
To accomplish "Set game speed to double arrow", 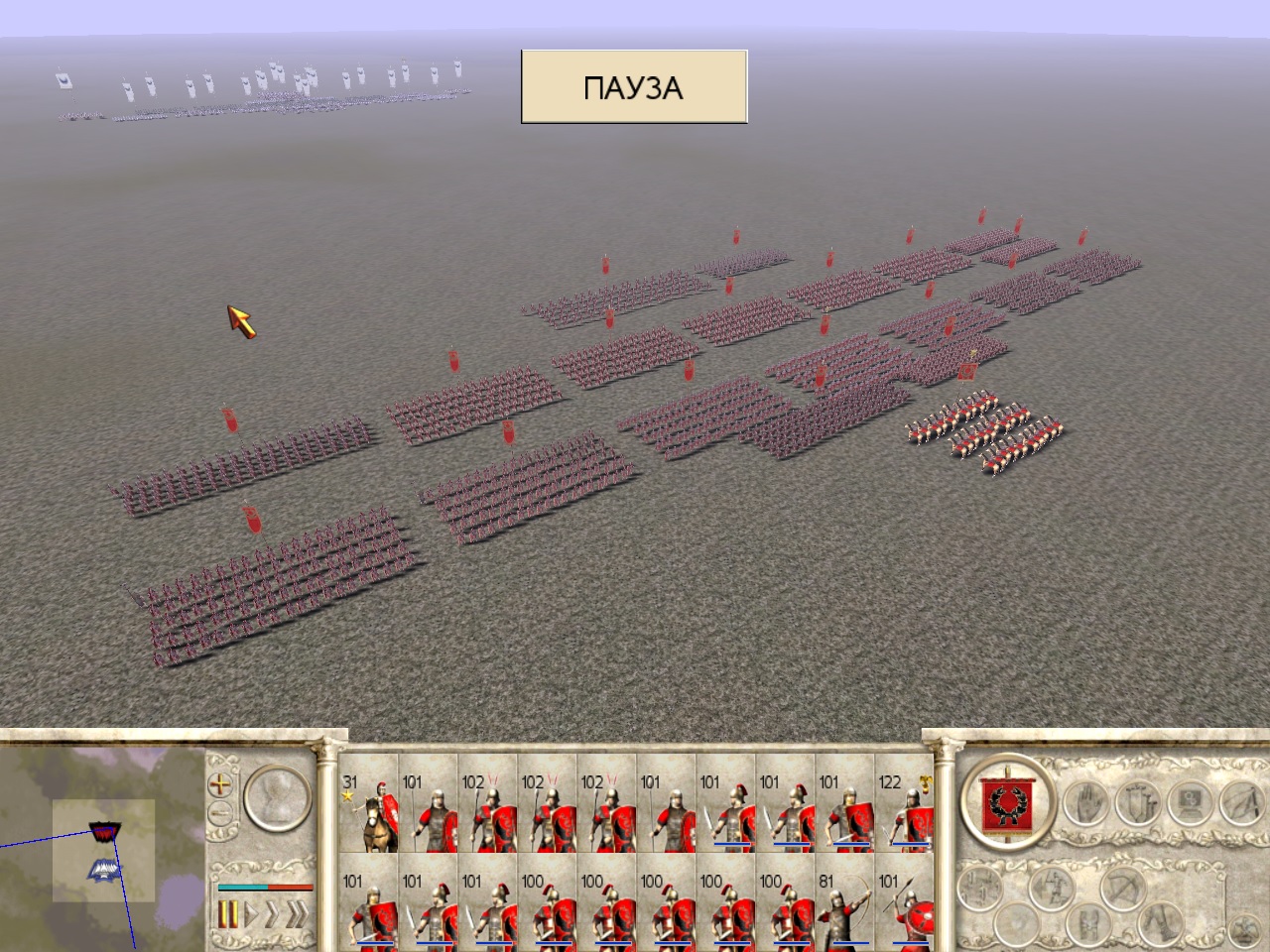I will [x=271, y=913].
